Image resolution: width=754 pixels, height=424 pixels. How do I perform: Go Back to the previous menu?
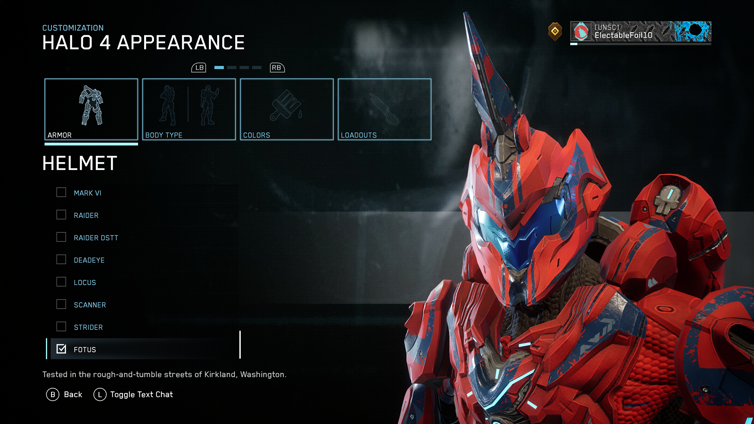coord(65,395)
